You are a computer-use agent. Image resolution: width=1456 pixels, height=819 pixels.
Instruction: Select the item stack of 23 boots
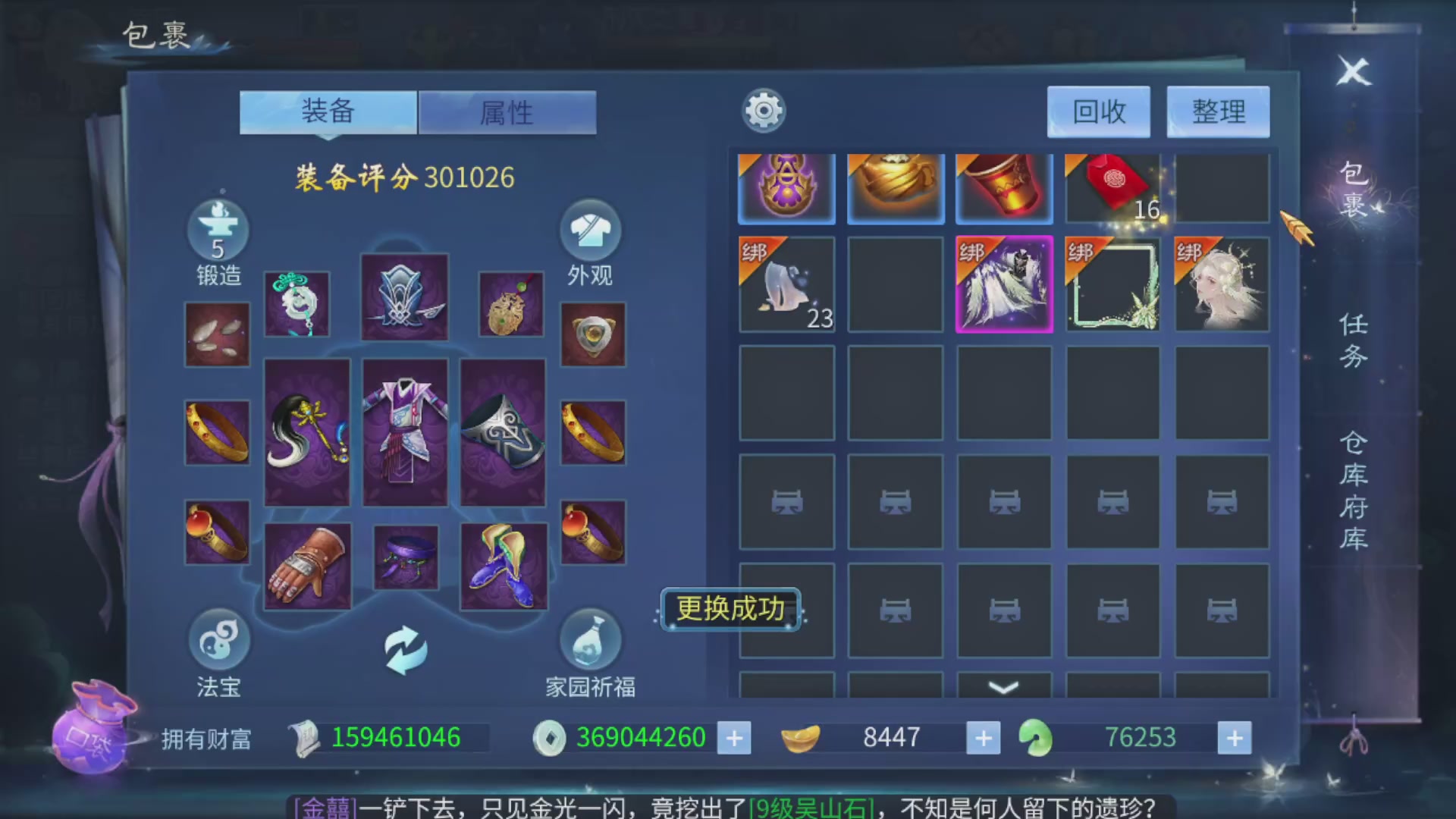coord(786,284)
